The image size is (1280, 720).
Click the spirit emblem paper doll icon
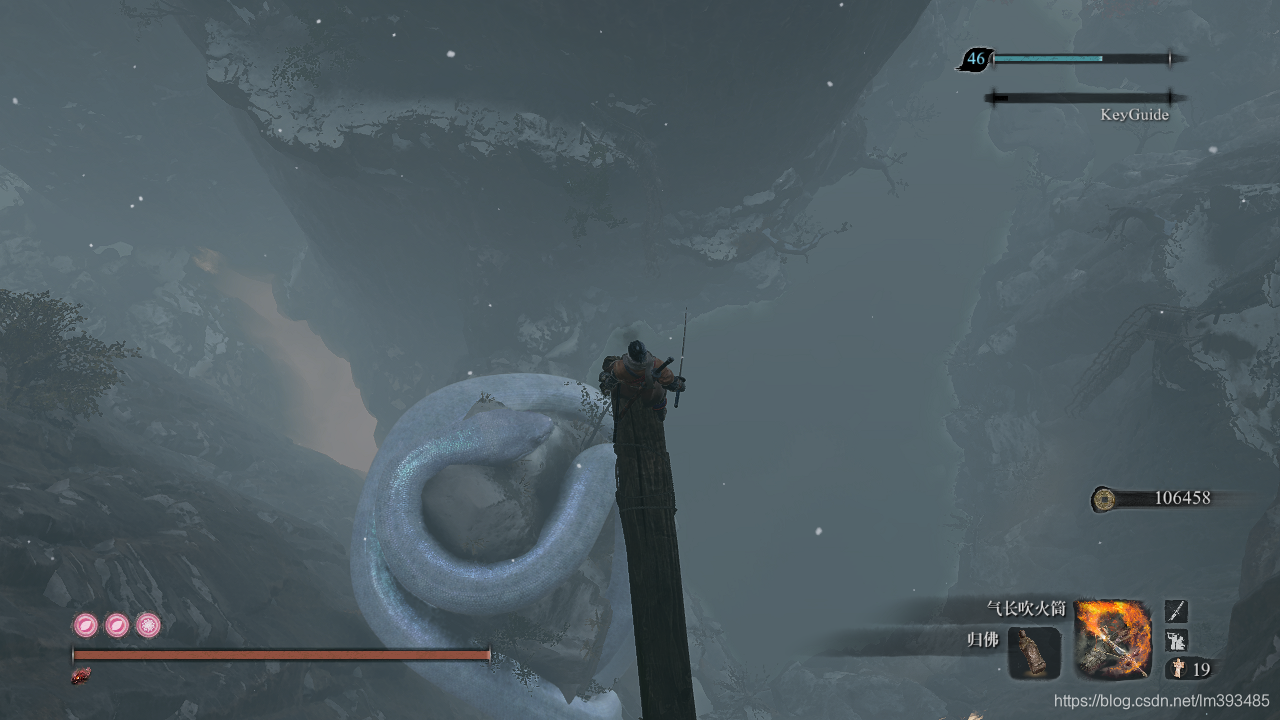tap(1178, 669)
